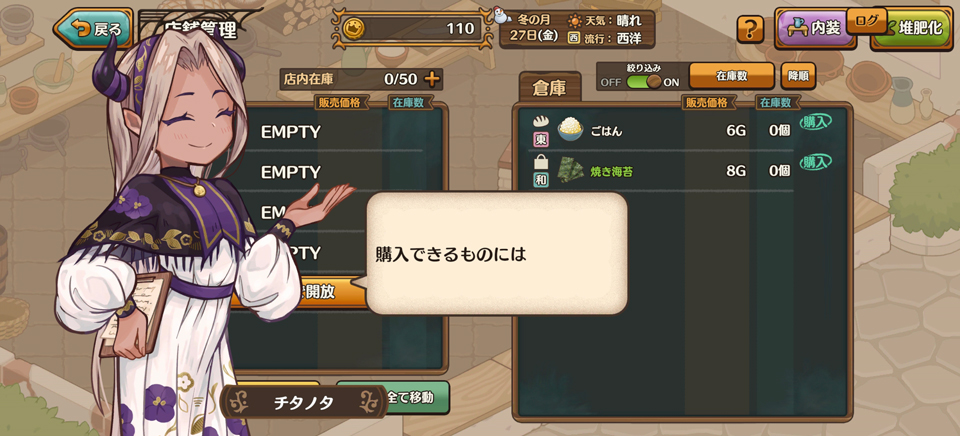Purchase 焼き海苔 with its 購入 button

click(x=815, y=162)
